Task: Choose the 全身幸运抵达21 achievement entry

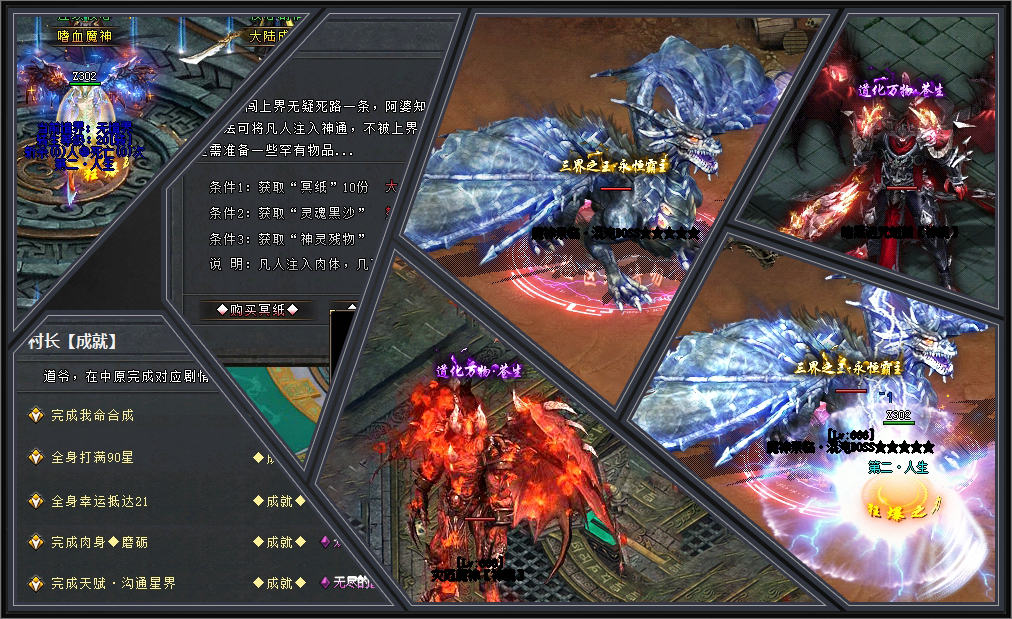Action: [x=99, y=500]
